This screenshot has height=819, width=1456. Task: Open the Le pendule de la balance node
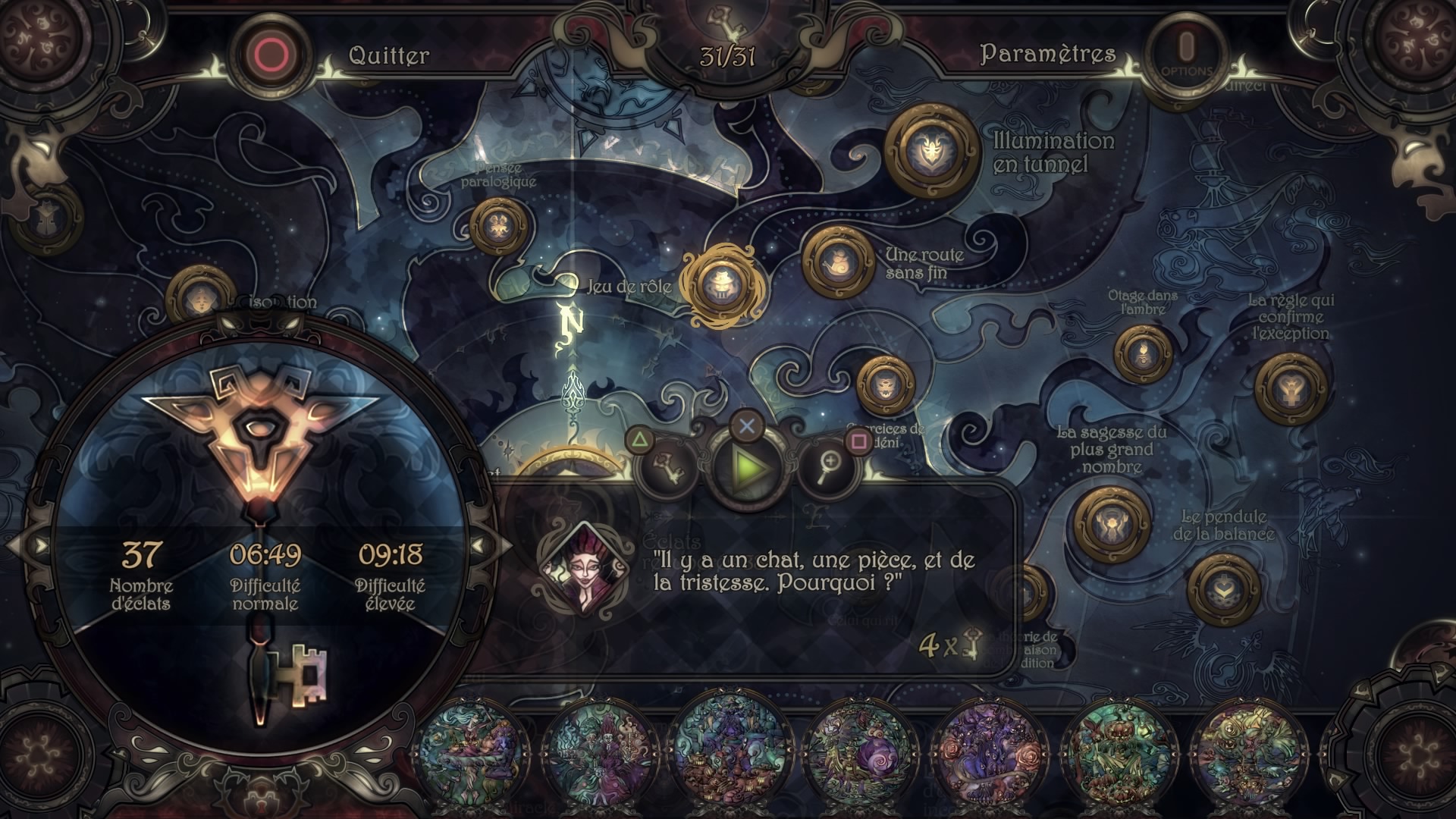(x=1223, y=589)
